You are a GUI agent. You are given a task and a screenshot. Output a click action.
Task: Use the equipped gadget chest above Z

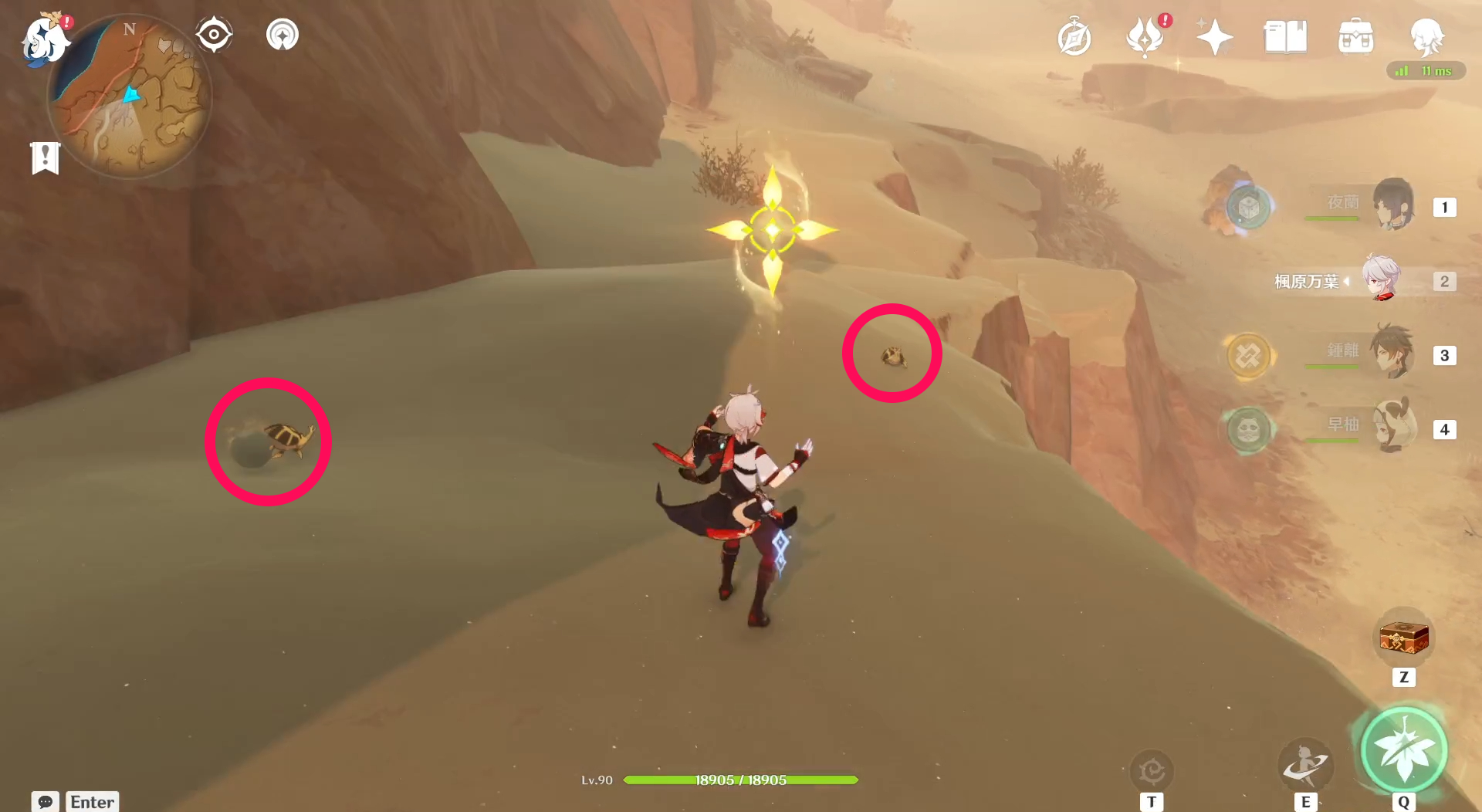point(1403,637)
